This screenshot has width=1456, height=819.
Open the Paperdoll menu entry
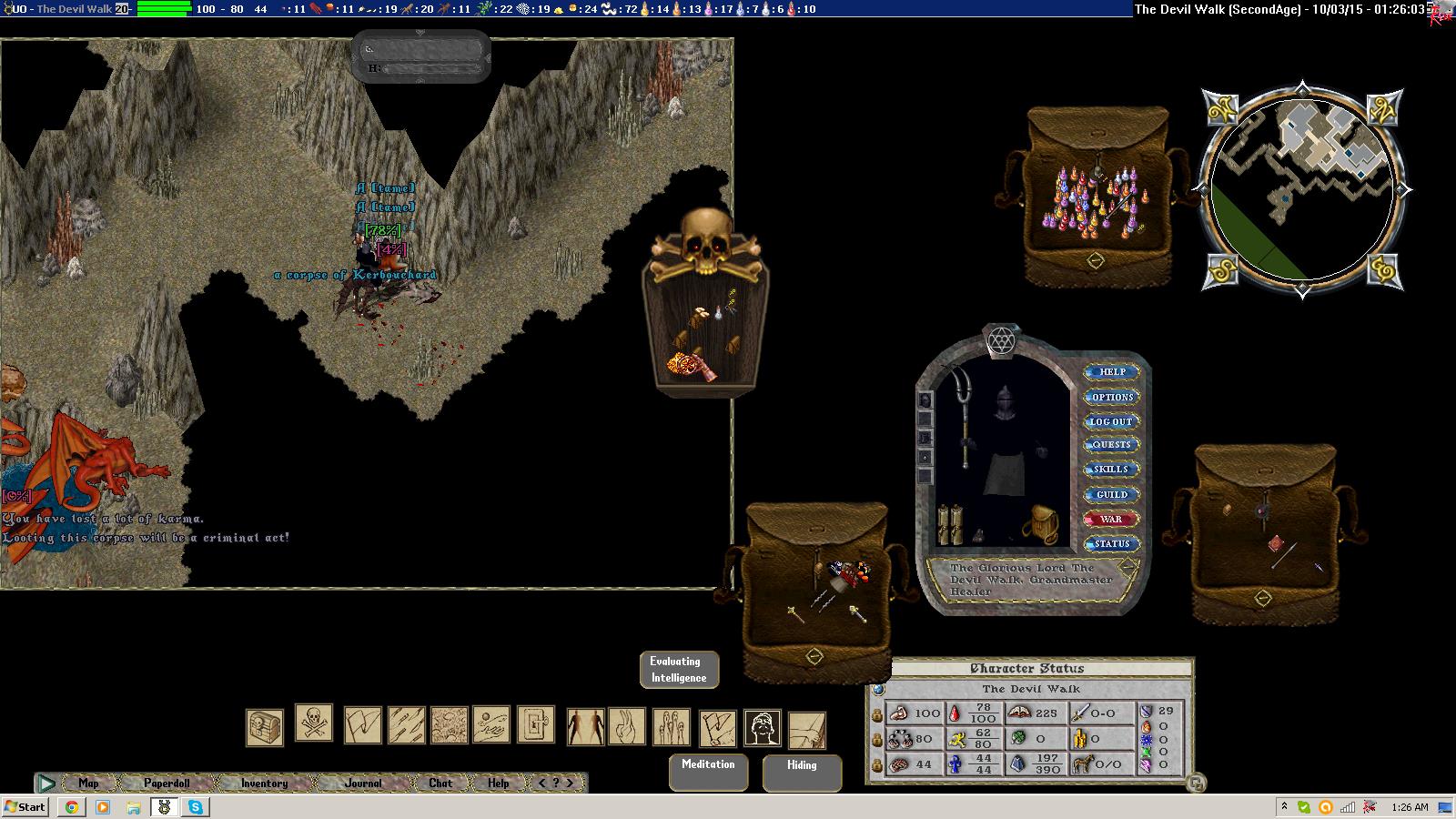[x=167, y=783]
